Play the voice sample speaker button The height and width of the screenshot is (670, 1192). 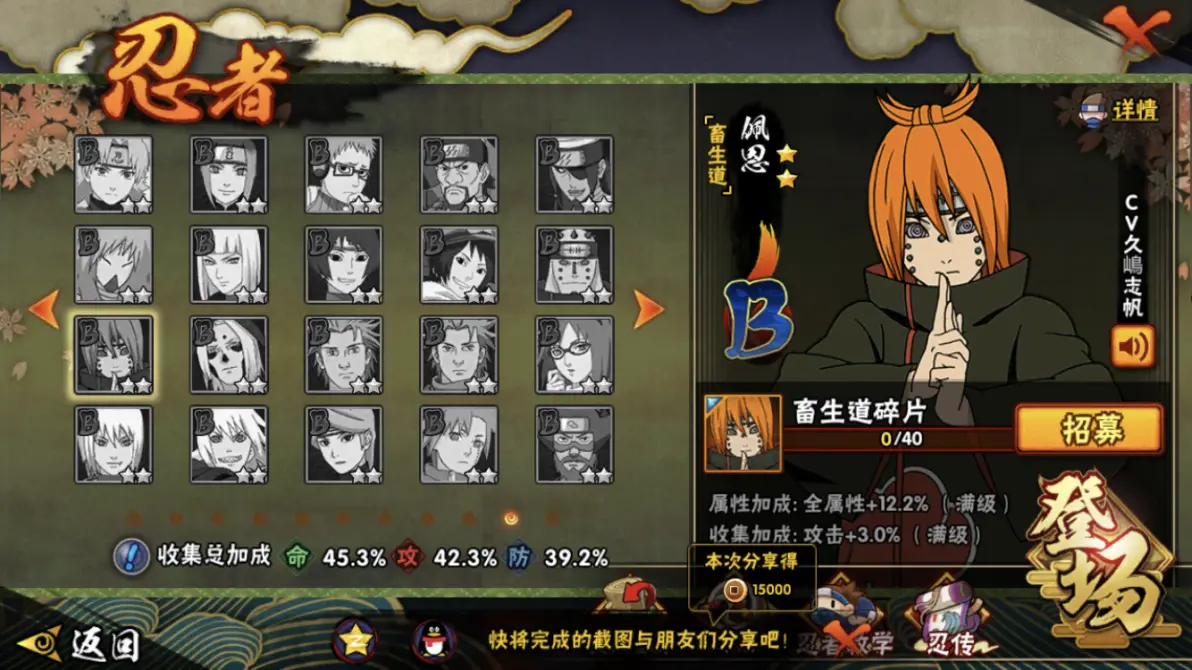click(x=1132, y=346)
